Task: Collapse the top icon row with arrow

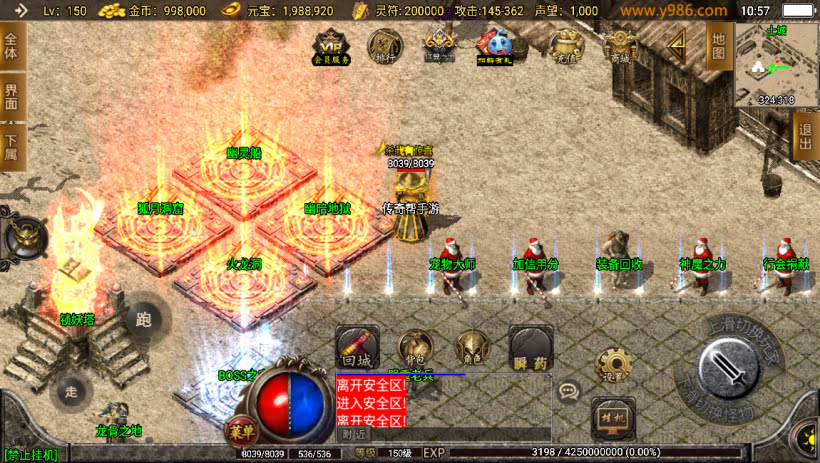Action: [677, 44]
